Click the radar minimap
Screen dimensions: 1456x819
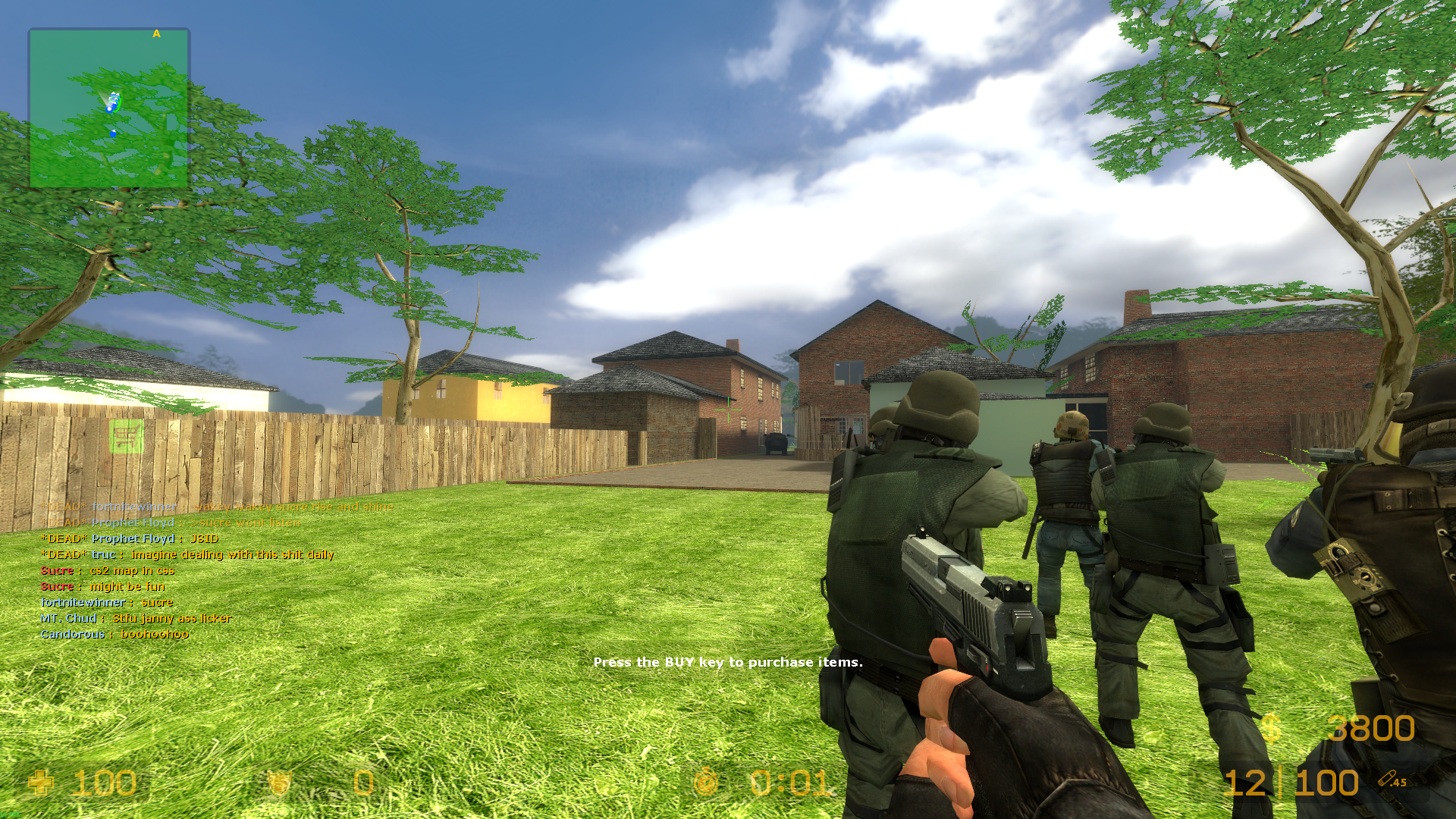[109, 108]
